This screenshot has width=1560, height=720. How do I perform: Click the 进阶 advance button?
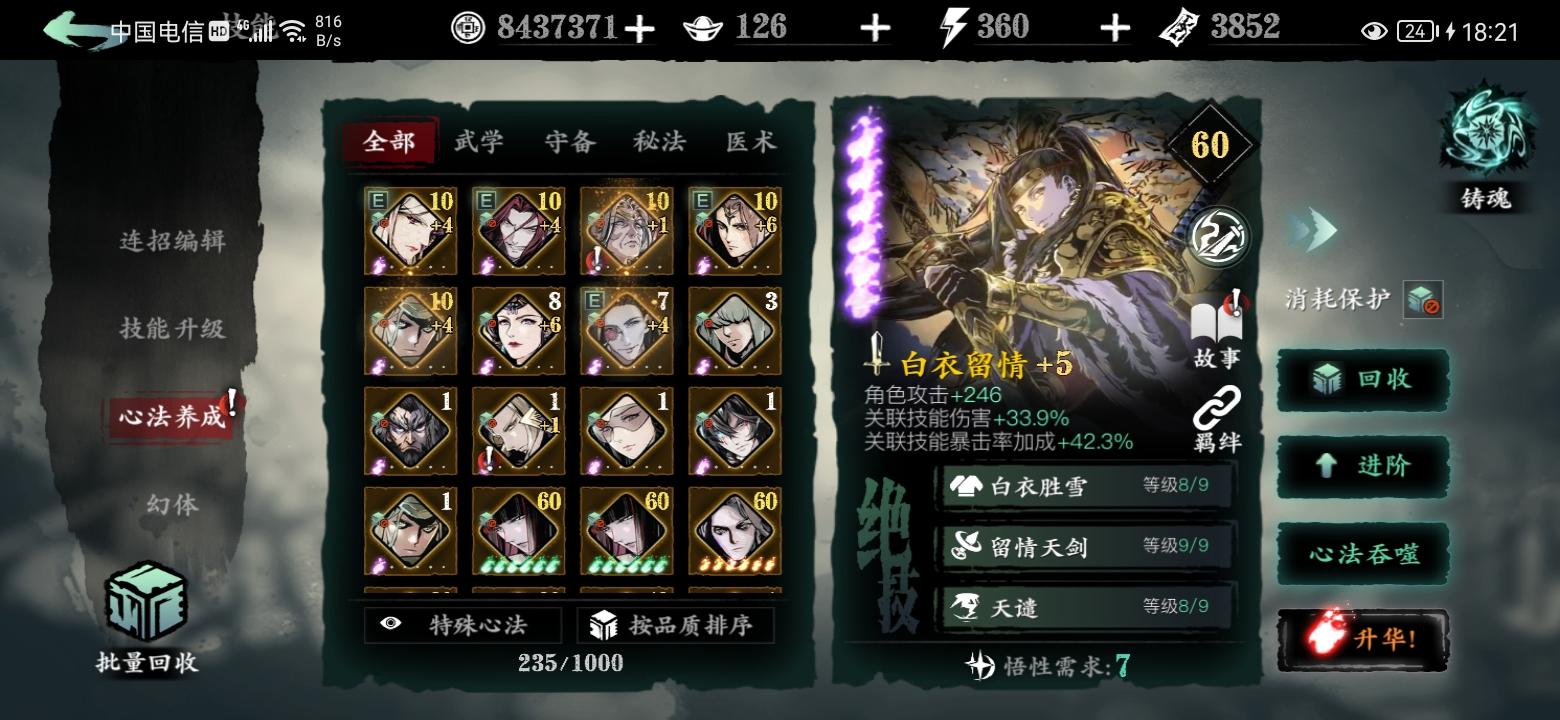(1362, 467)
